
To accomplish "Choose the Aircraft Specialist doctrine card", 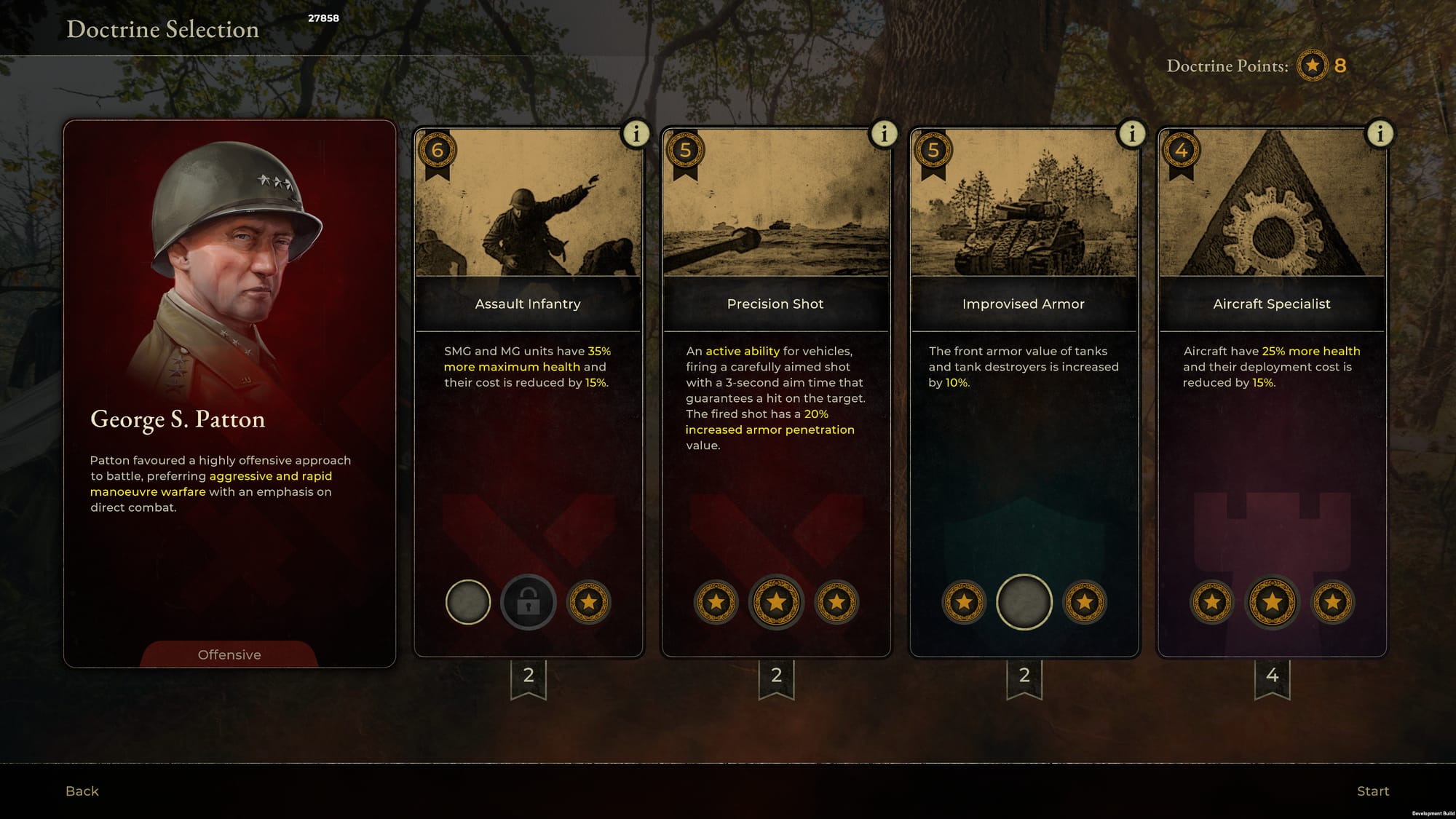I will pos(1271,304).
